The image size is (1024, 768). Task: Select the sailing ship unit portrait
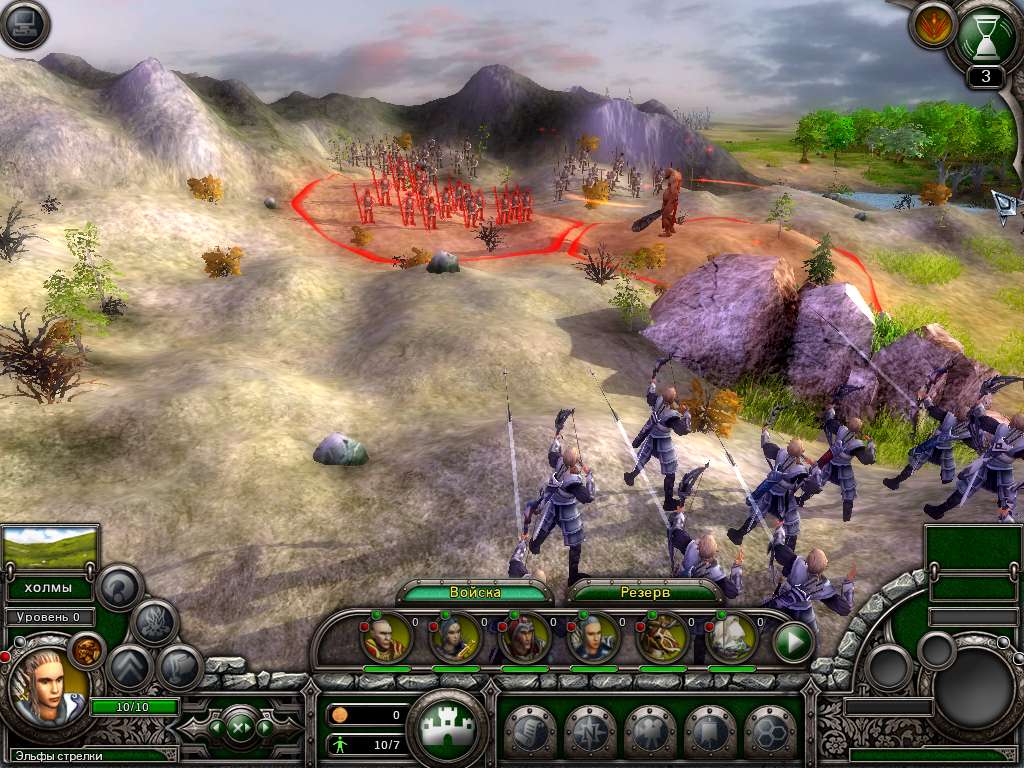[x=732, y=638]
